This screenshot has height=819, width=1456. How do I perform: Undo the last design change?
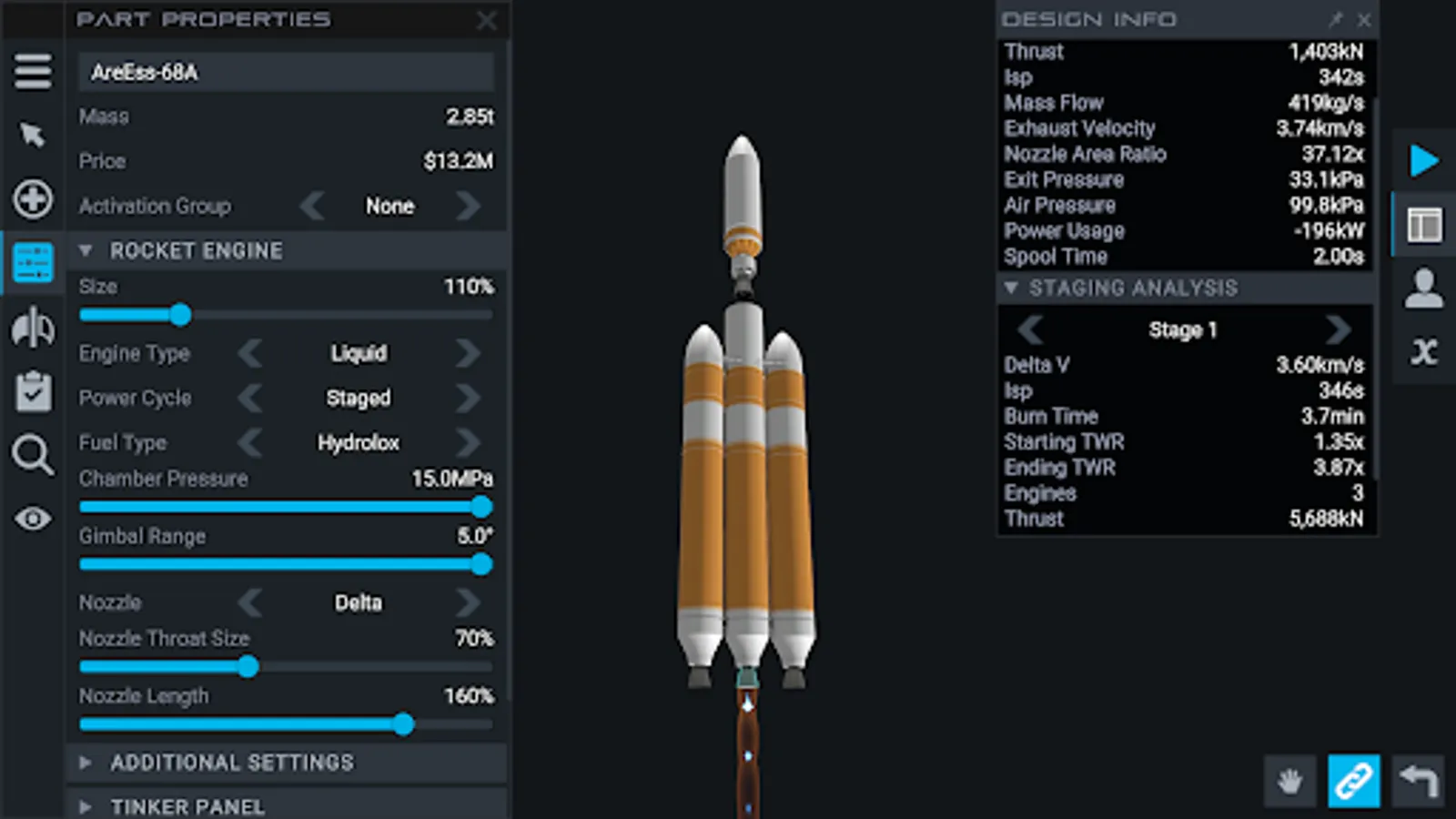1420,781
